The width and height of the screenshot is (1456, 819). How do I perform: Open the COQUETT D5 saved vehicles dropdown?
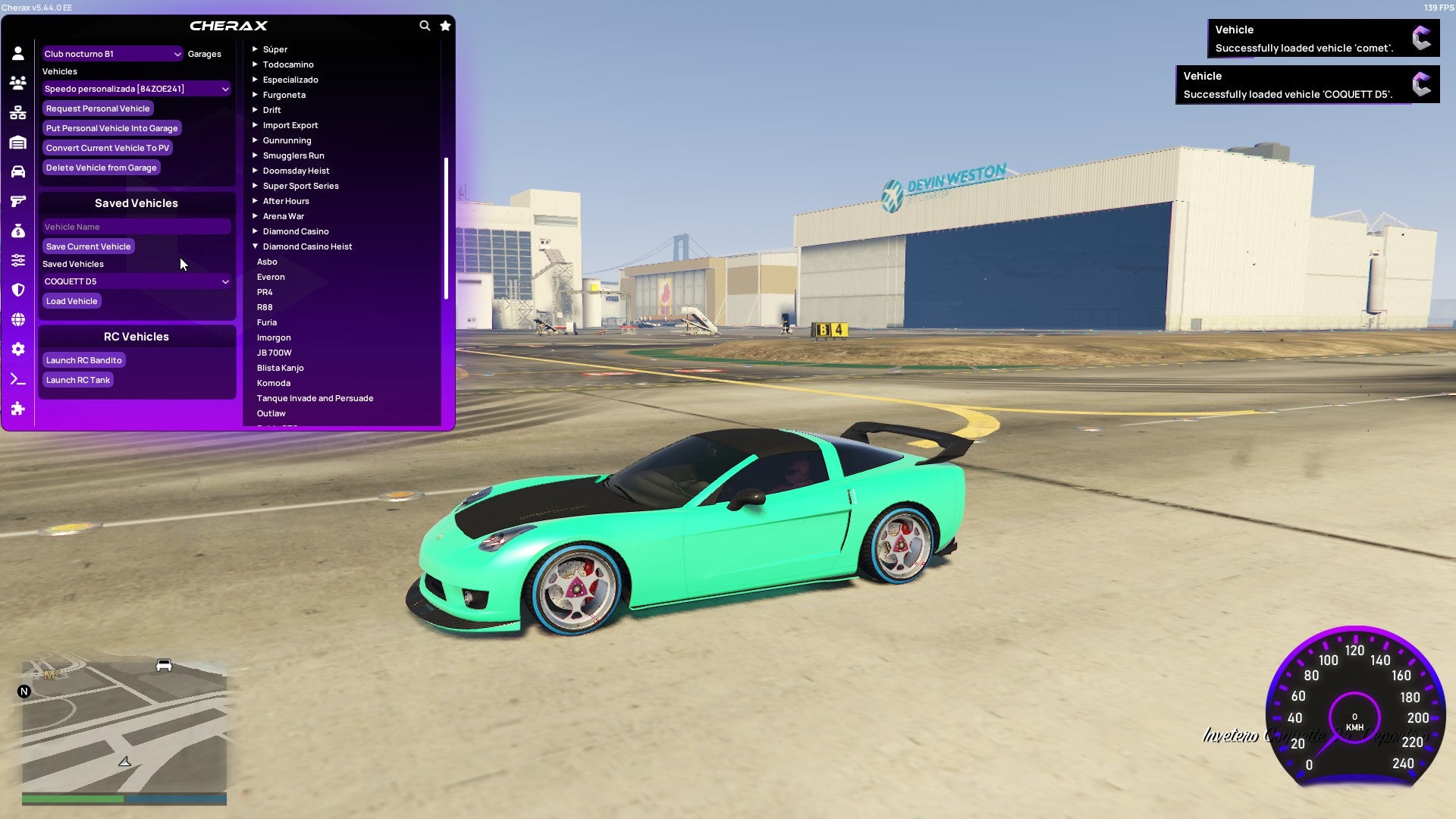[x=136, y=281]
